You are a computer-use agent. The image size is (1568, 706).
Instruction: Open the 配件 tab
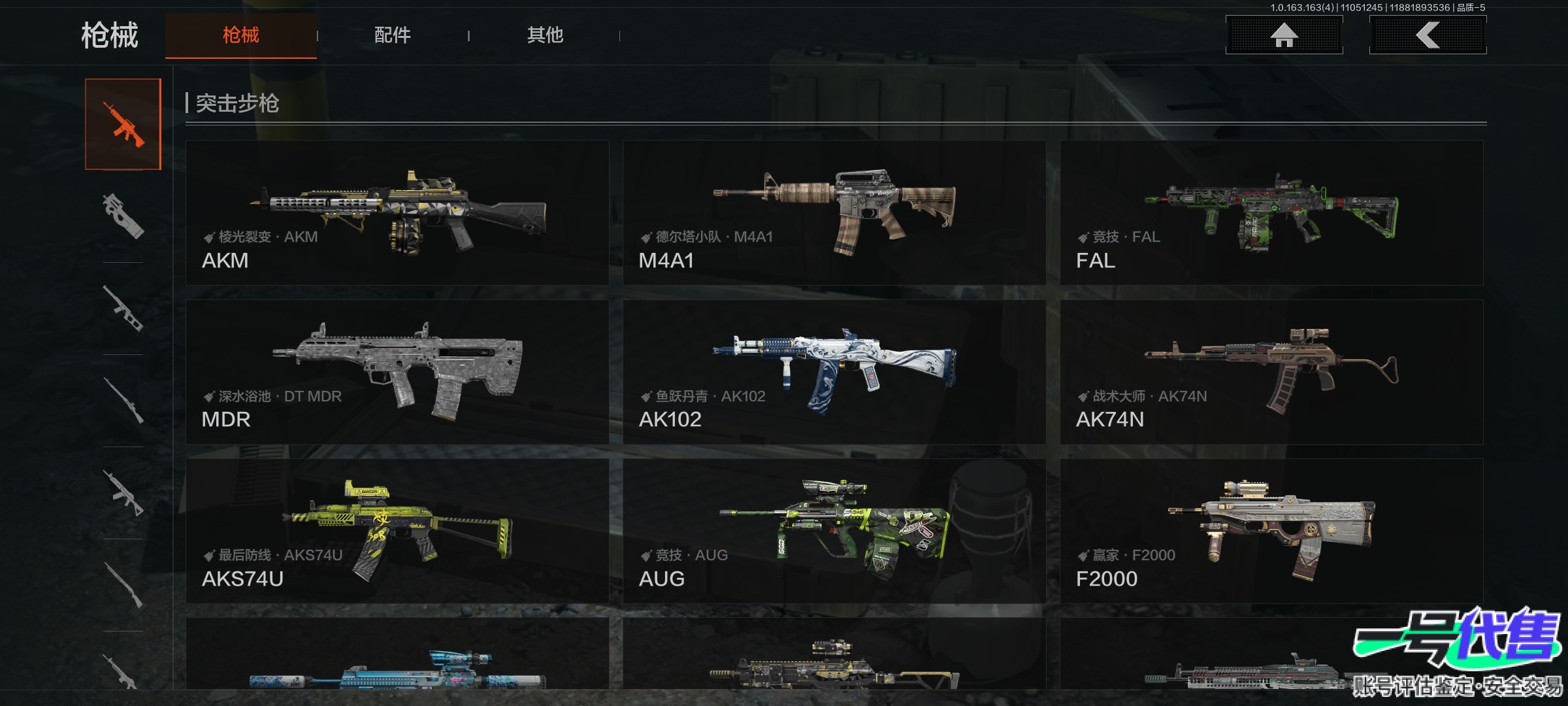coord(392,35)
